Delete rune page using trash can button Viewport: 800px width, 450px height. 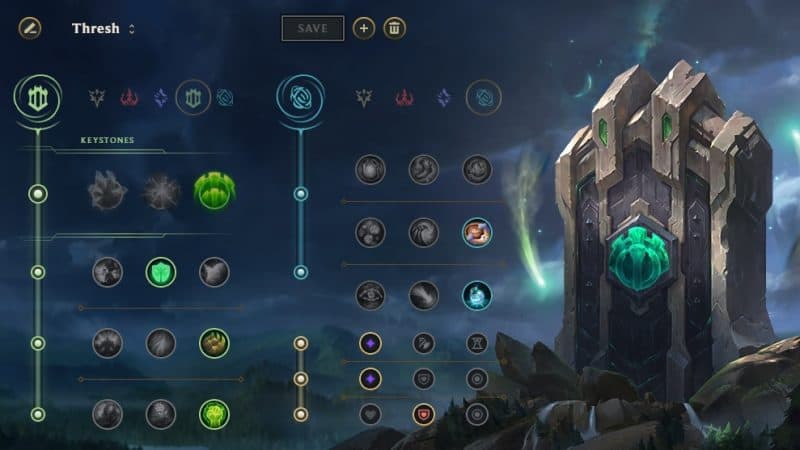[x=395, y=28]
